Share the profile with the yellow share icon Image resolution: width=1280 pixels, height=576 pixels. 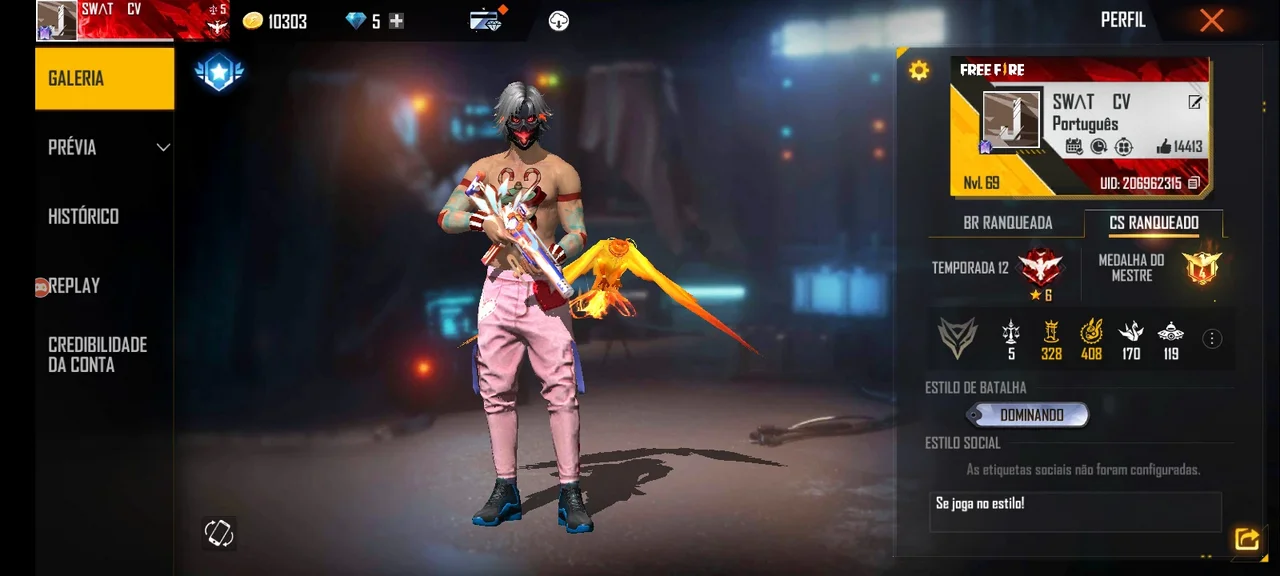click(1246, 540)
